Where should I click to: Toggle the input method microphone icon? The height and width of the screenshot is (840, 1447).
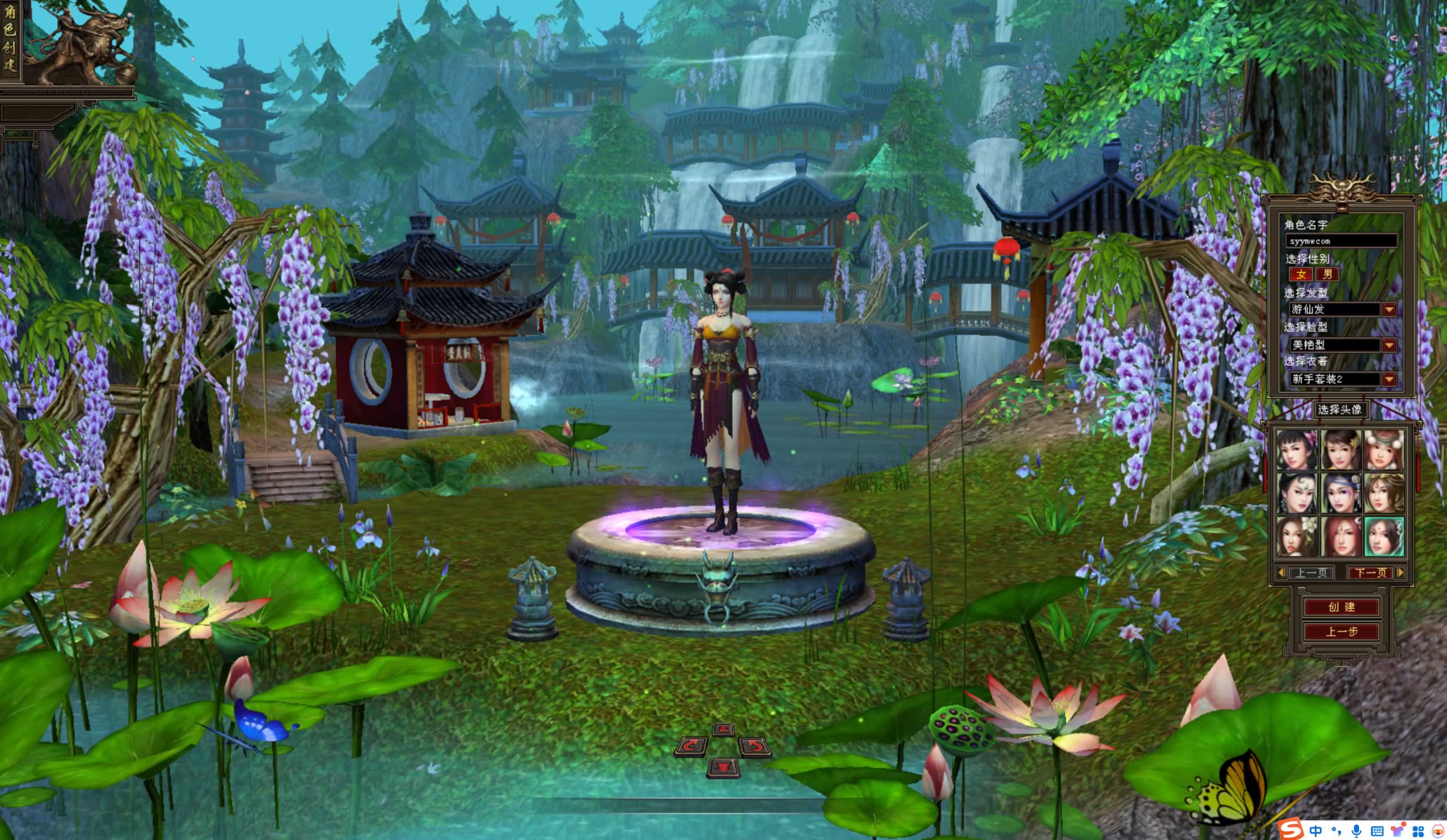pos(1356,831)
